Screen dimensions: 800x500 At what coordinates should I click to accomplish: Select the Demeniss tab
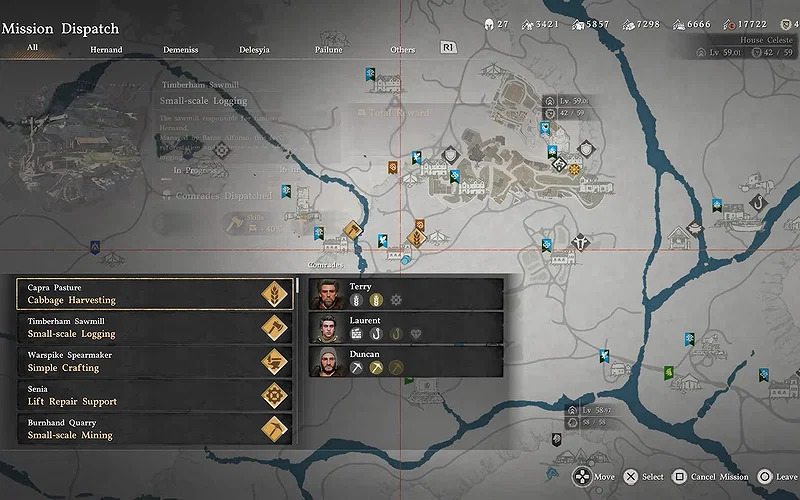[179, 49]
